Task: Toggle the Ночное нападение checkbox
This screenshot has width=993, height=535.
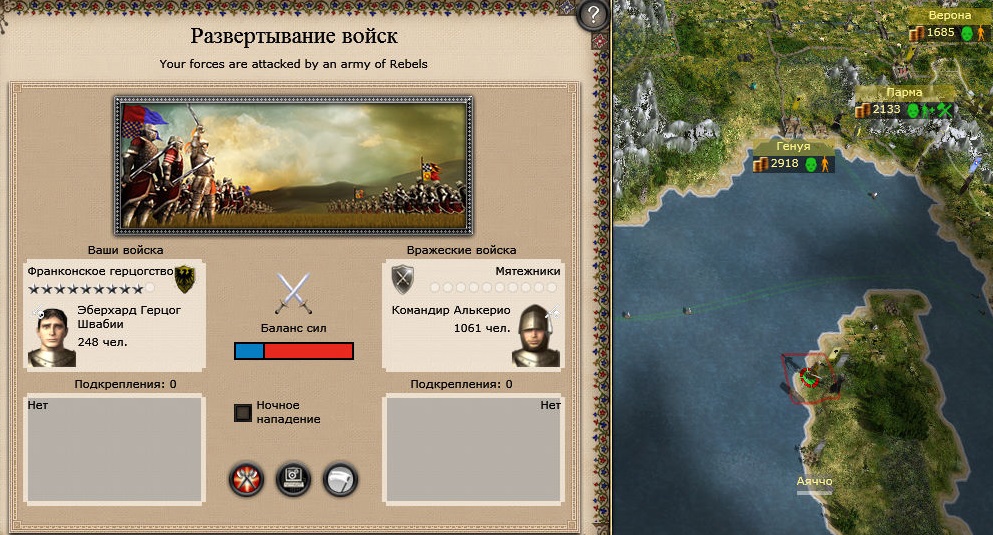Action: coord(242,412)
